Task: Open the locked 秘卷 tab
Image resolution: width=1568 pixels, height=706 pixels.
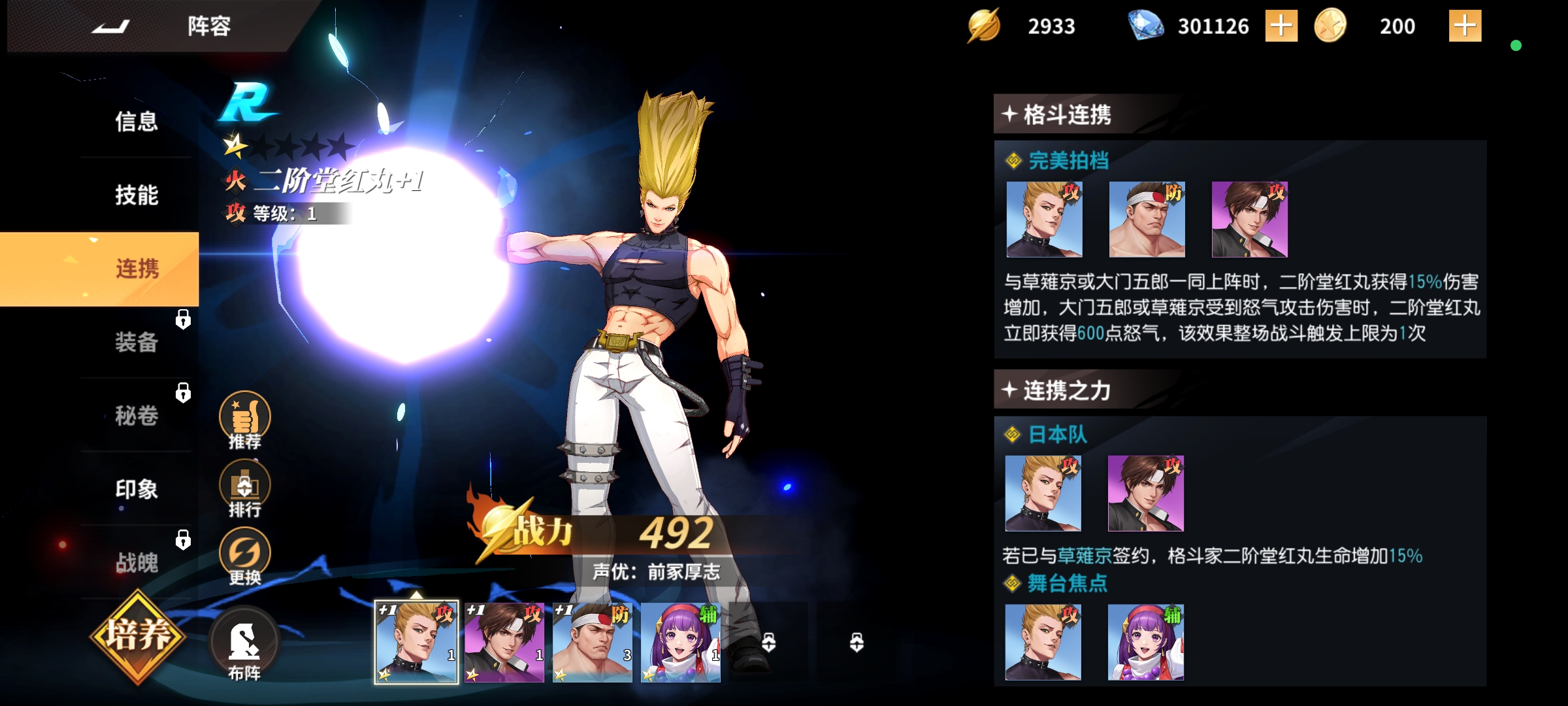Action: (137, 415)
